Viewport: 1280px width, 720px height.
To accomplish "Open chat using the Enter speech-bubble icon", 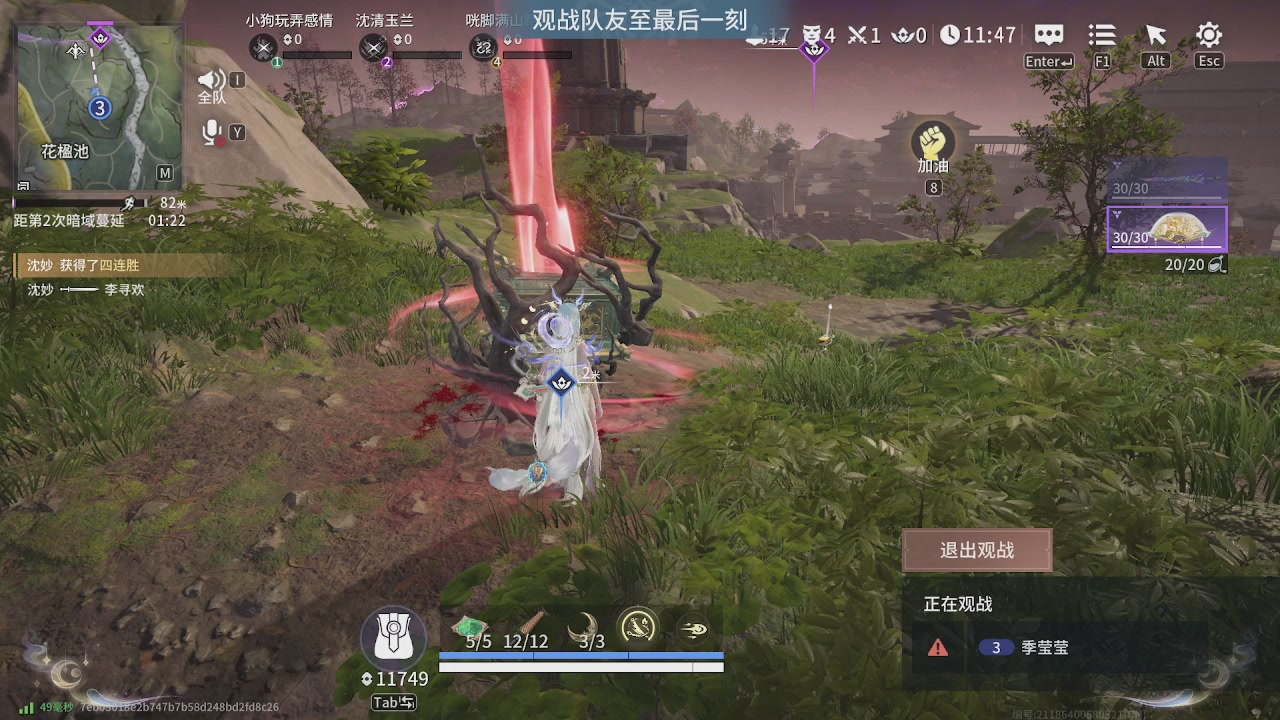I will [1047, 35].
